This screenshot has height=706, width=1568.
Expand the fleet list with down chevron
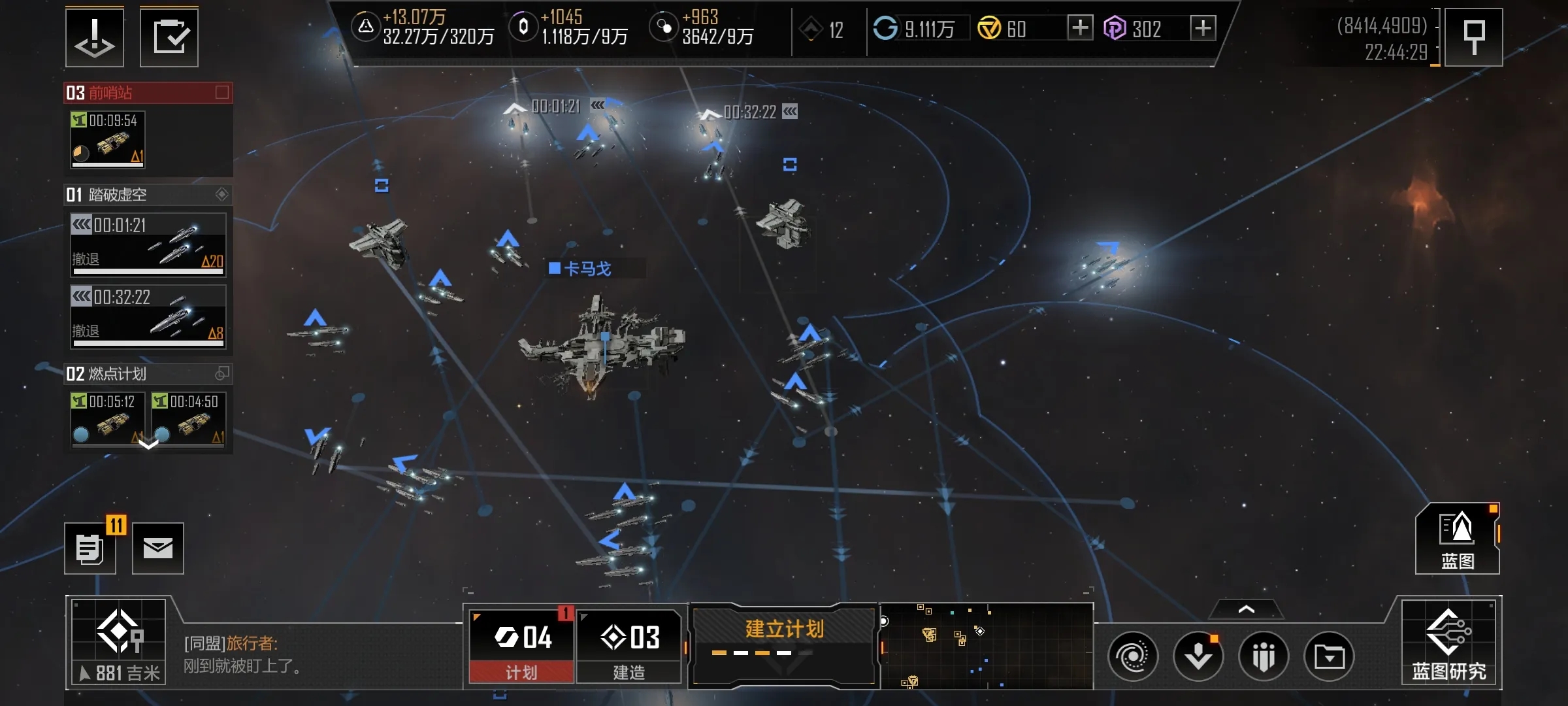[x=148, y=445]
